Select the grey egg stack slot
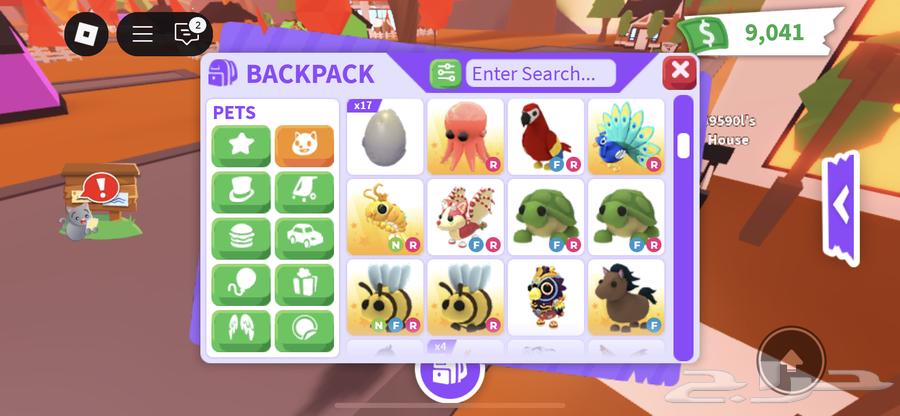The width and height of the screenshot is (900, 416). pyautogui.click(x=385, y=137)
